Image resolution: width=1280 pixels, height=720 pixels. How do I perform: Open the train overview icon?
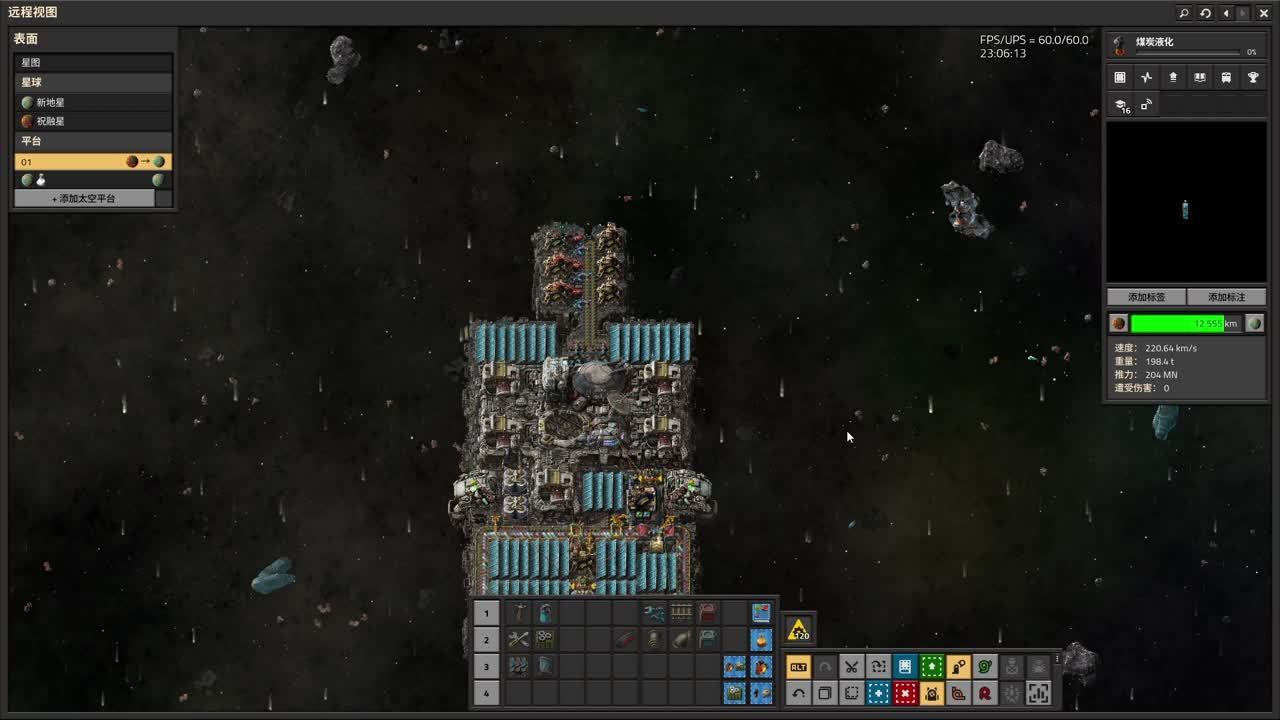point(1226,78)
